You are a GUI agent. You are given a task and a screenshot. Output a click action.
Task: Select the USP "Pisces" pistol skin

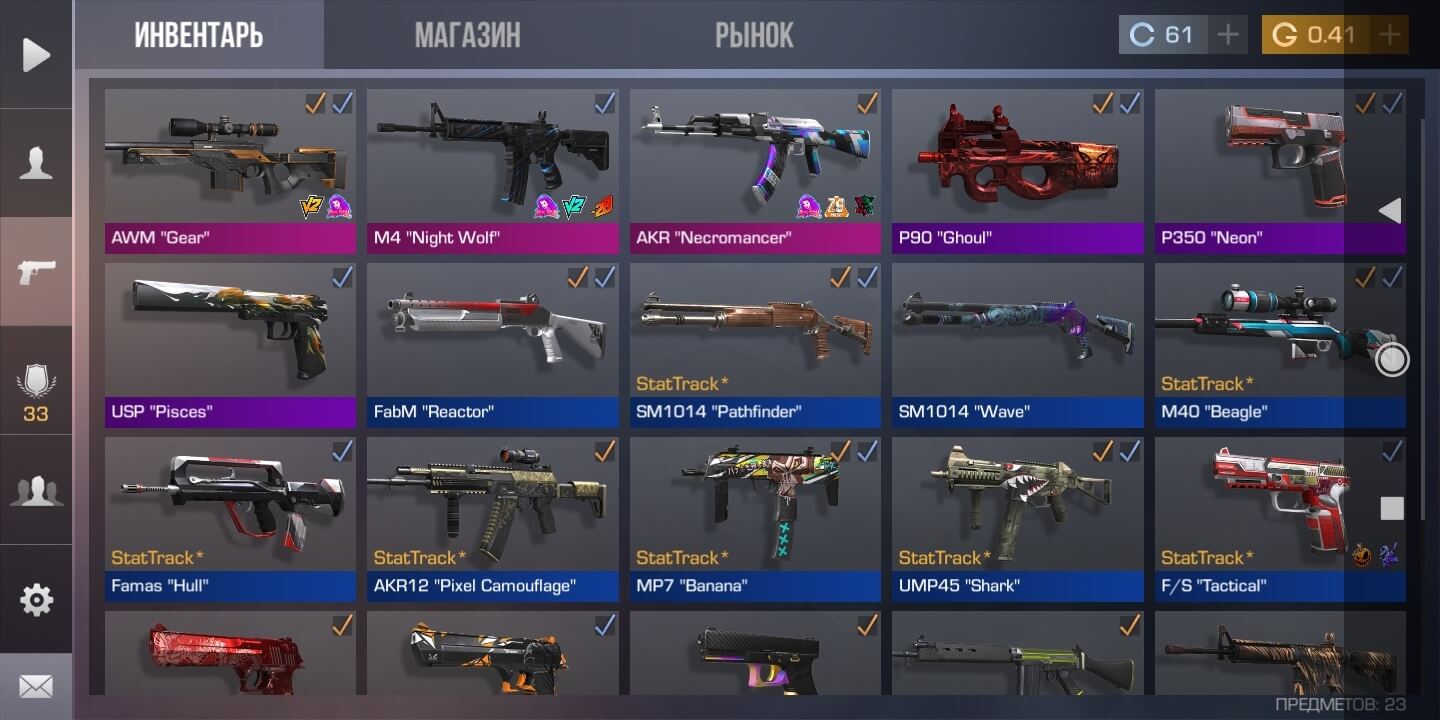point(230,340)
